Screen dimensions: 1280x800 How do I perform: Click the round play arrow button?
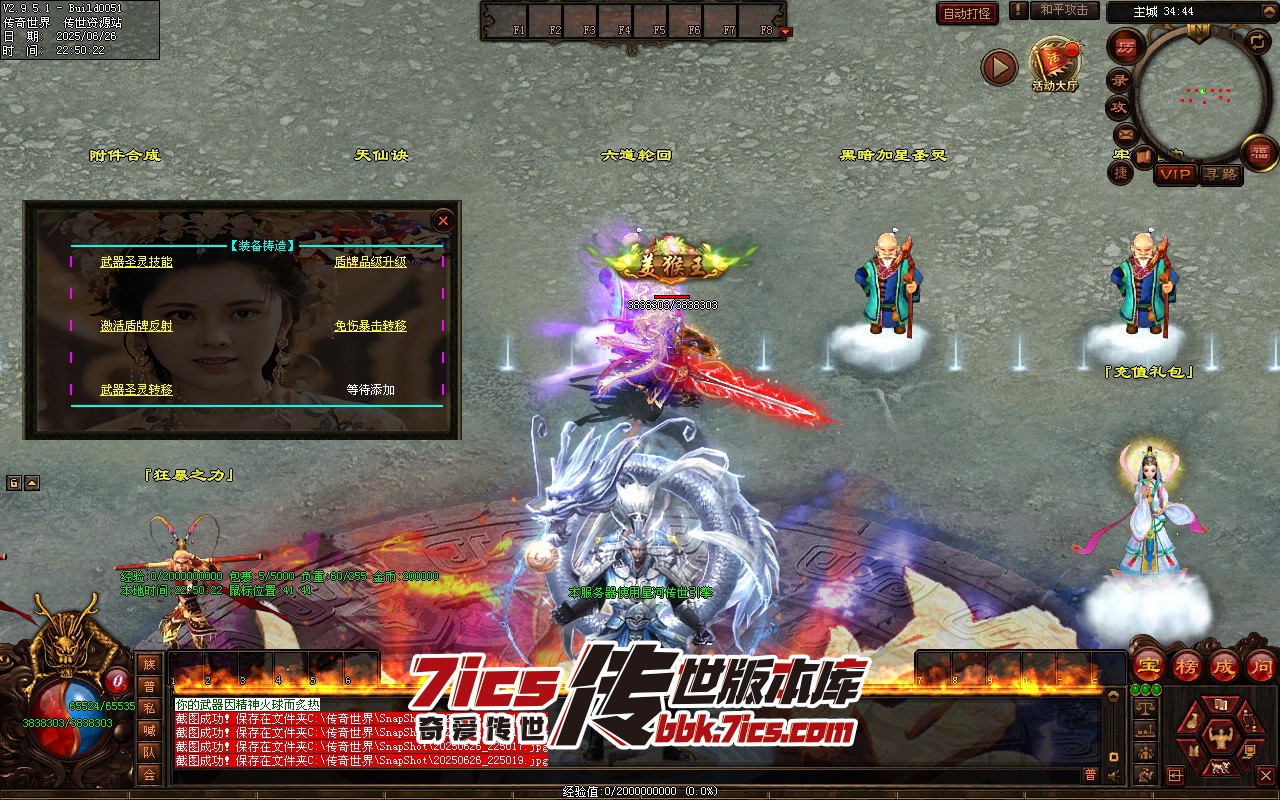pyautogui.click(x=999, y=67)
